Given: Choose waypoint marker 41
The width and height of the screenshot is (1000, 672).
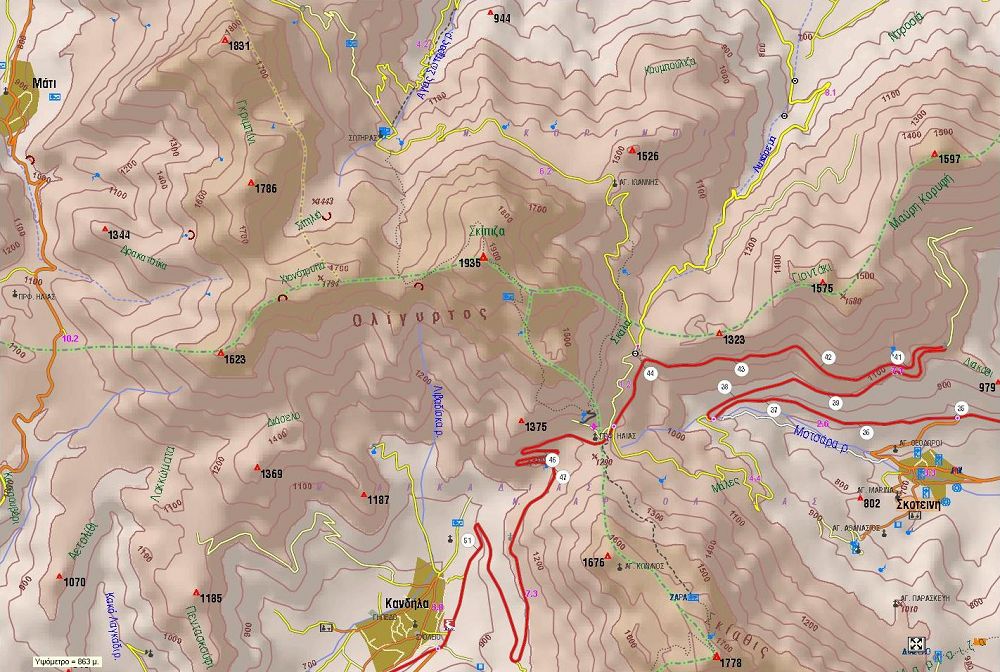Looking at the screenshot, I should pyautogui.click(x=898, y=357).
